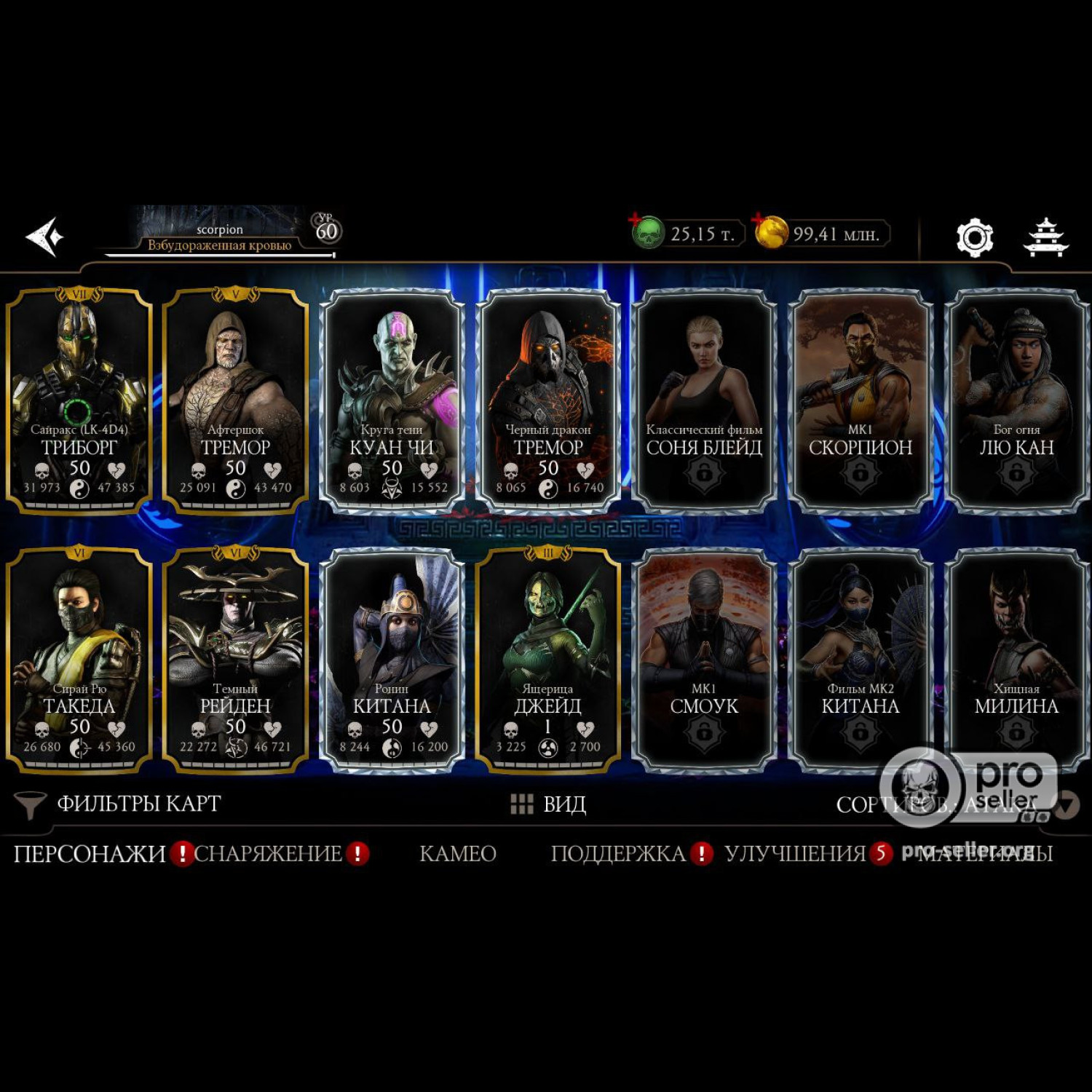Change layout with the Вид button
This screenshot has width=1092, height=1092.
pyautogui.click(x=550, y=804)
